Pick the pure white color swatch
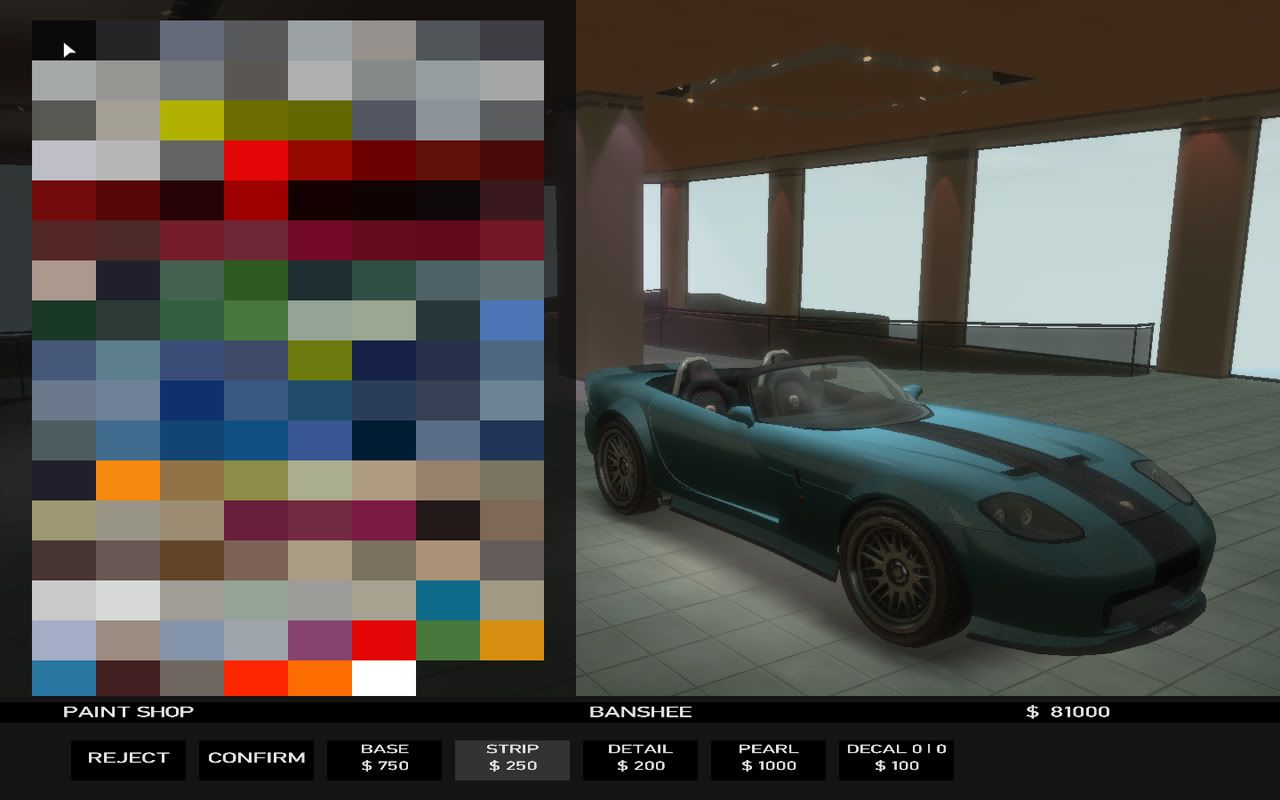This screenshot has width=1280, height=800. 384,678
